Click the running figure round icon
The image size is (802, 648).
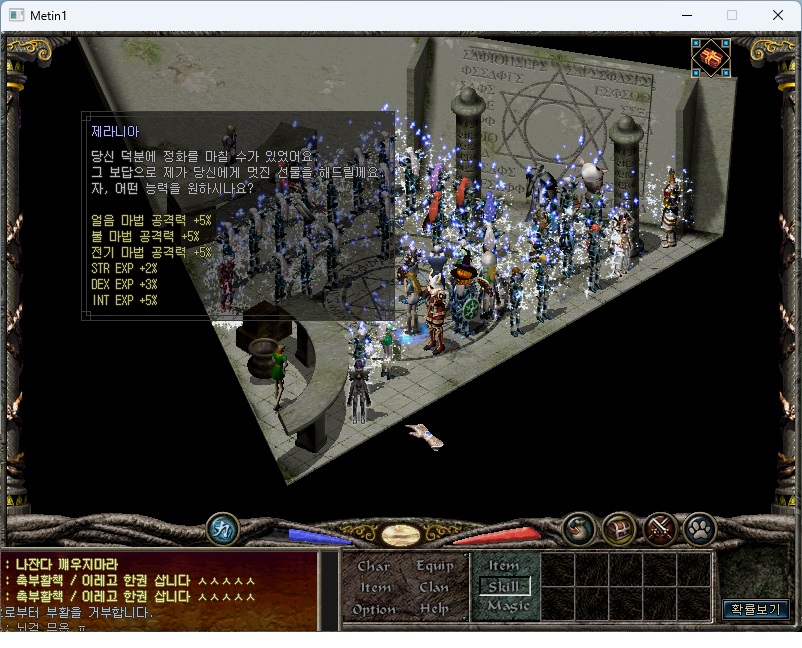coord(223,529)
